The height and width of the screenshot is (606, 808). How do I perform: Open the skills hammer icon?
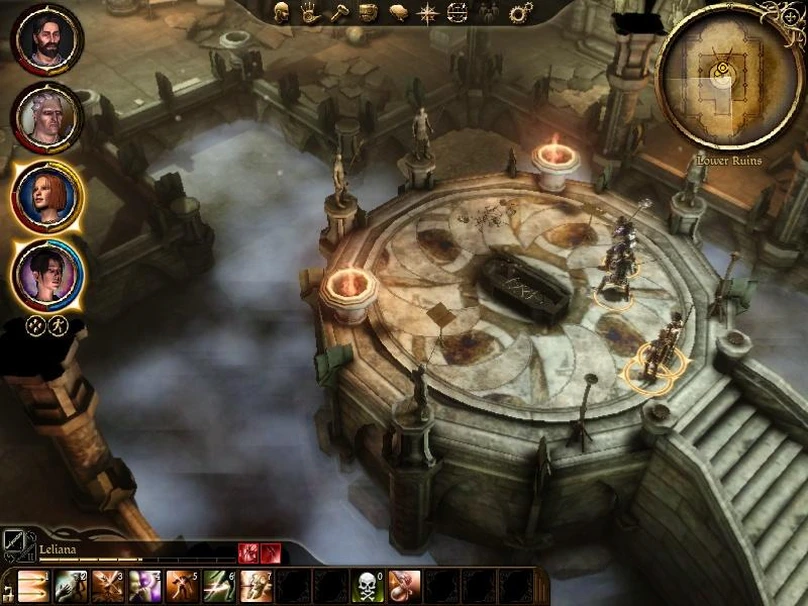pos(339,12)
